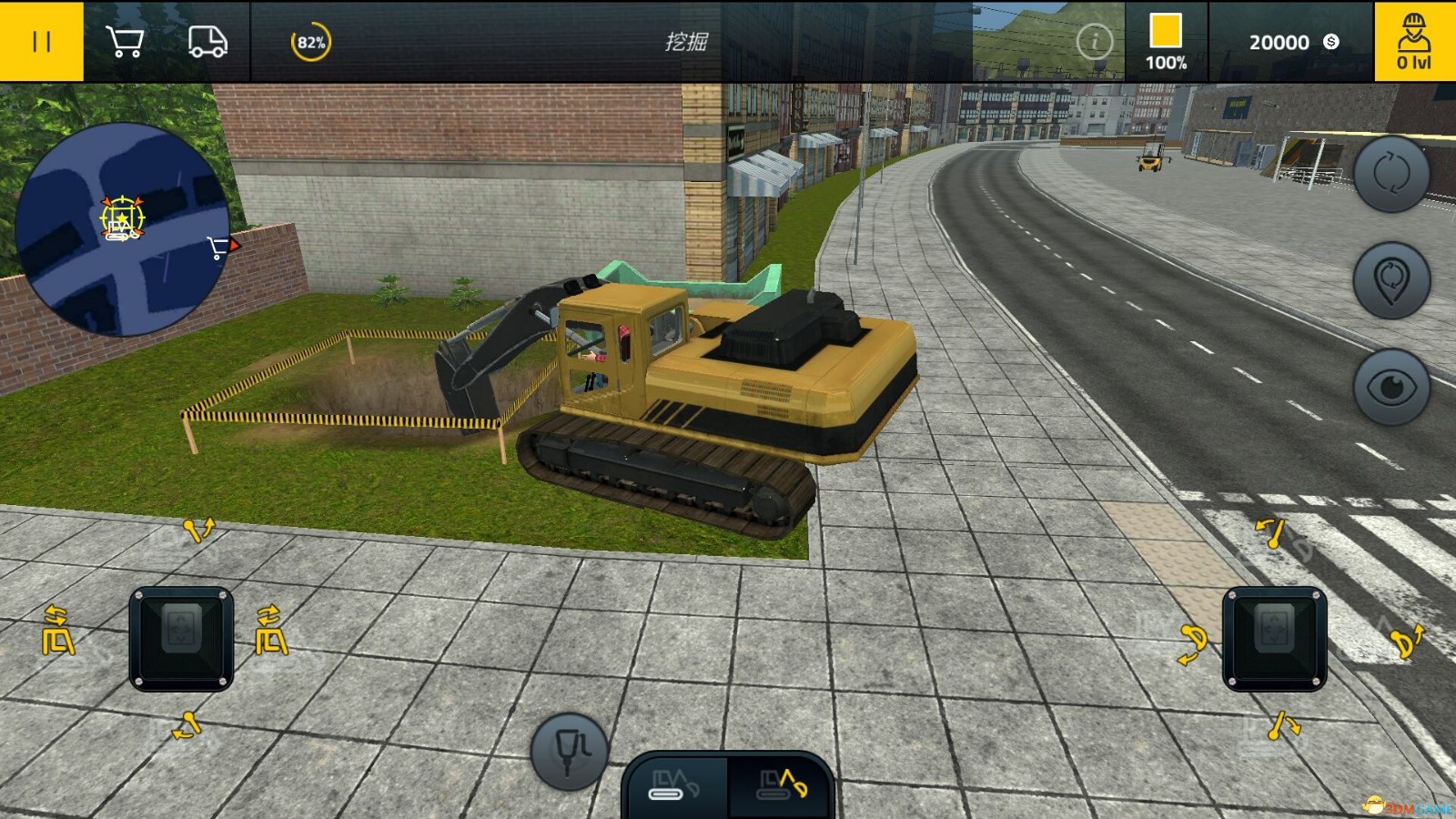Open the circular minimap
The image size is (1456, 819).
(x=123, y=229)
